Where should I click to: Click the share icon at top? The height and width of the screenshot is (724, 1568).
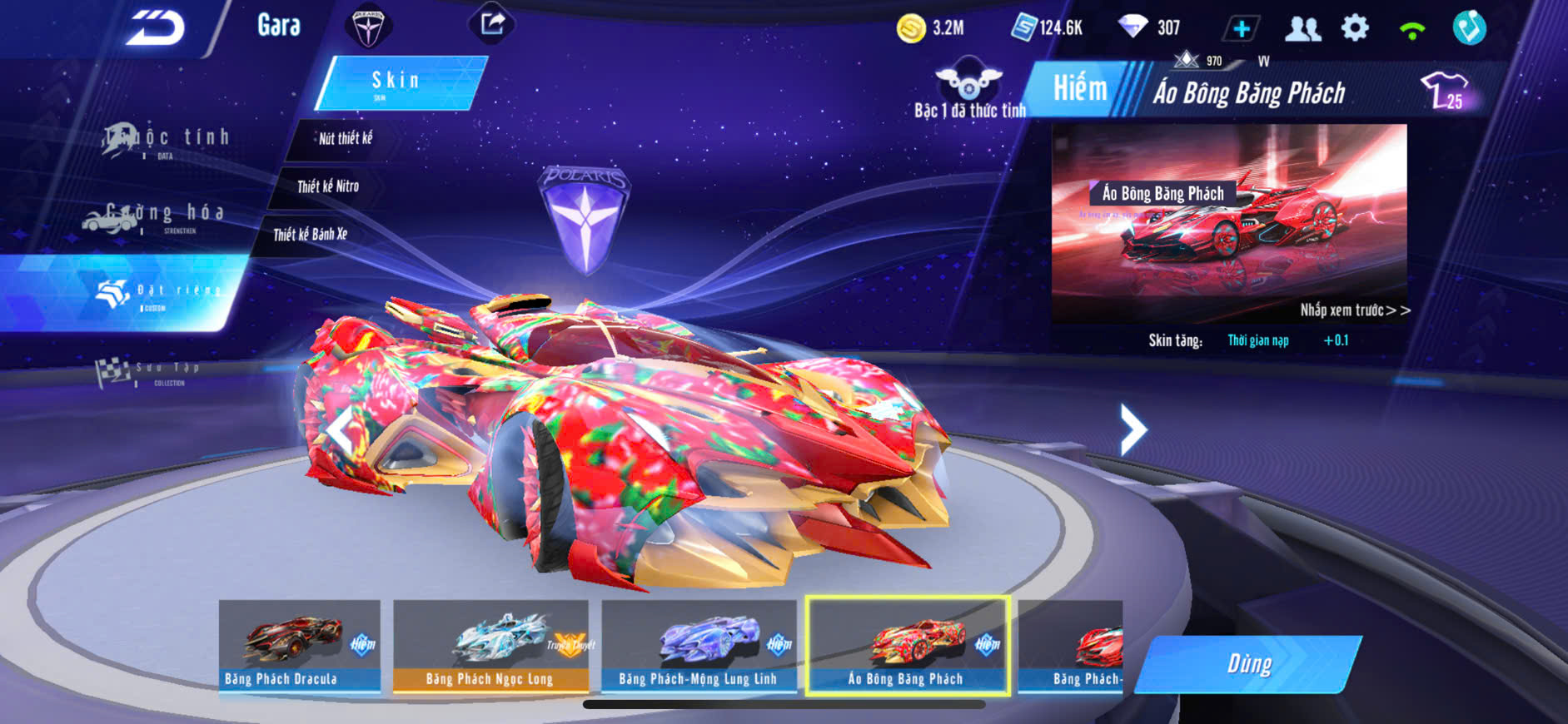[x=493, y=23]
